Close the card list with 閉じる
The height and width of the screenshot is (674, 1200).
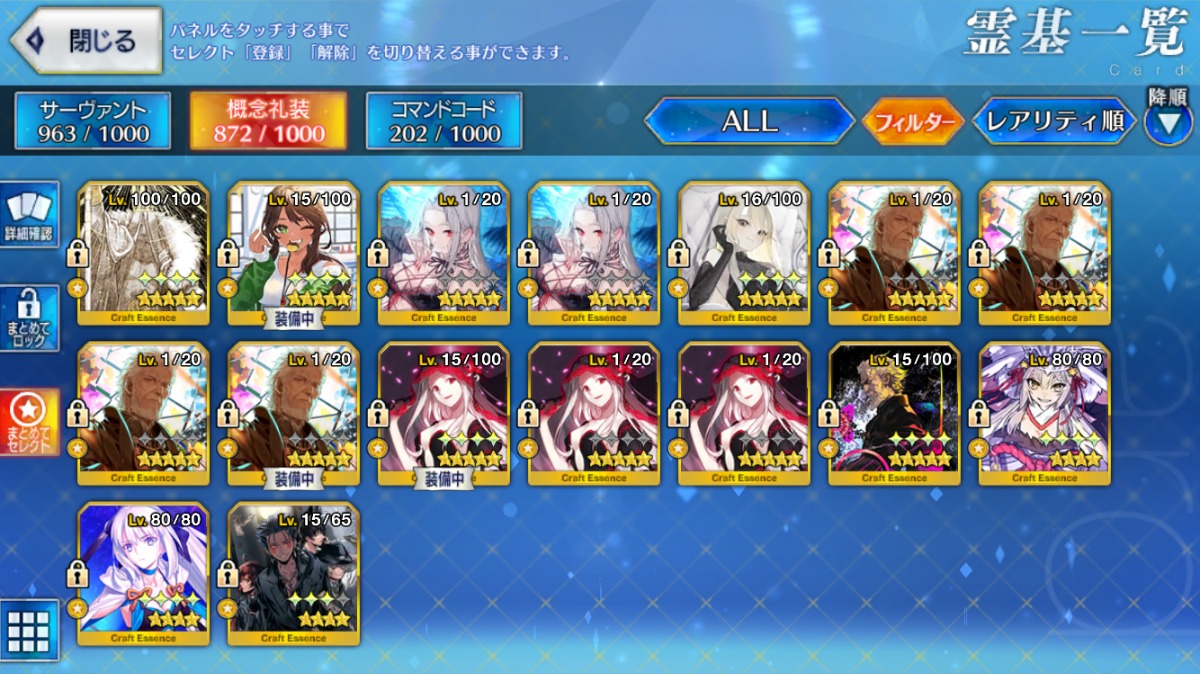(86, 41)
